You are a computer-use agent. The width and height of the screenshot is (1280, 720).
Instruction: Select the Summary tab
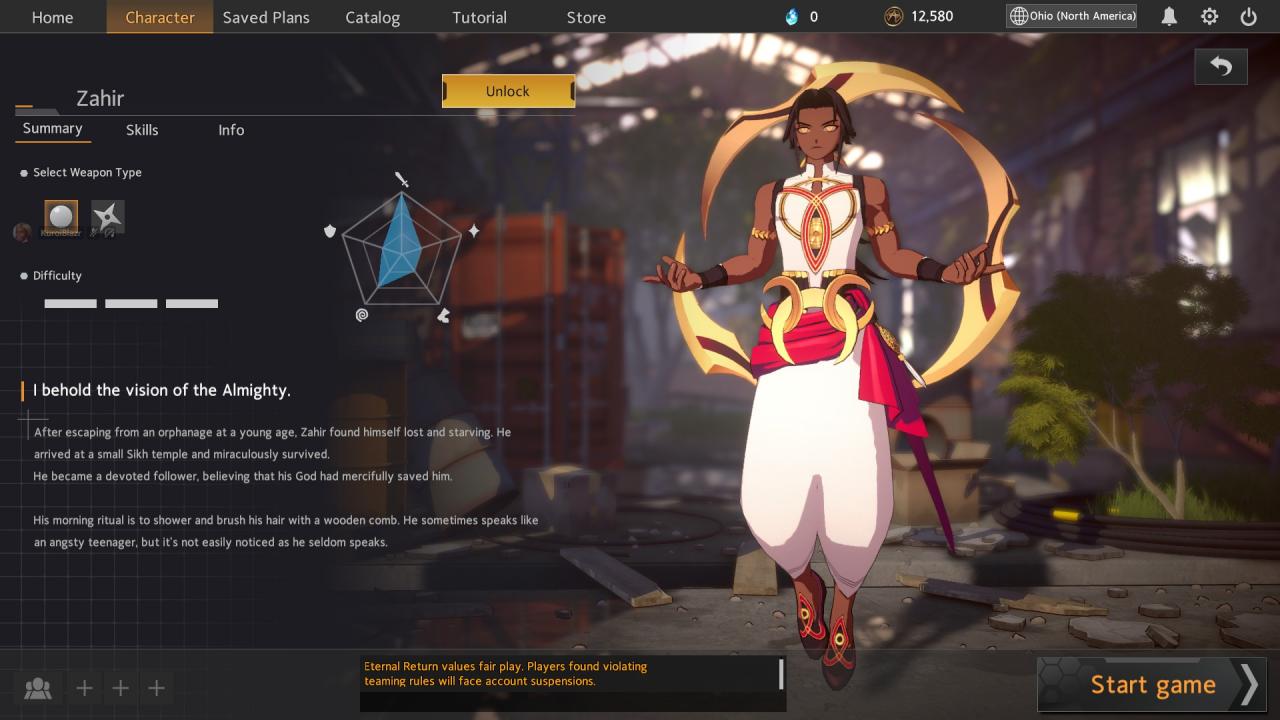click(52, 129)
